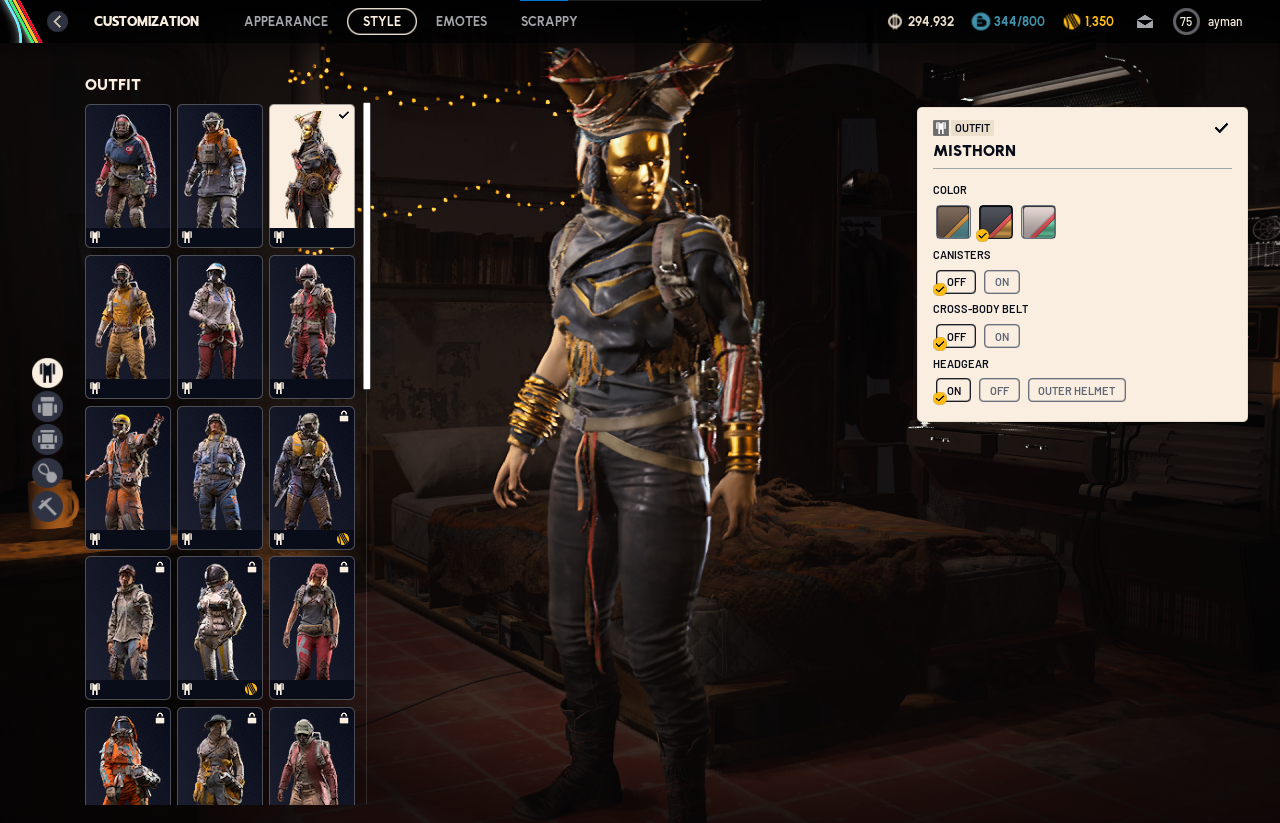Open the hammer tool category

[47, 505]
